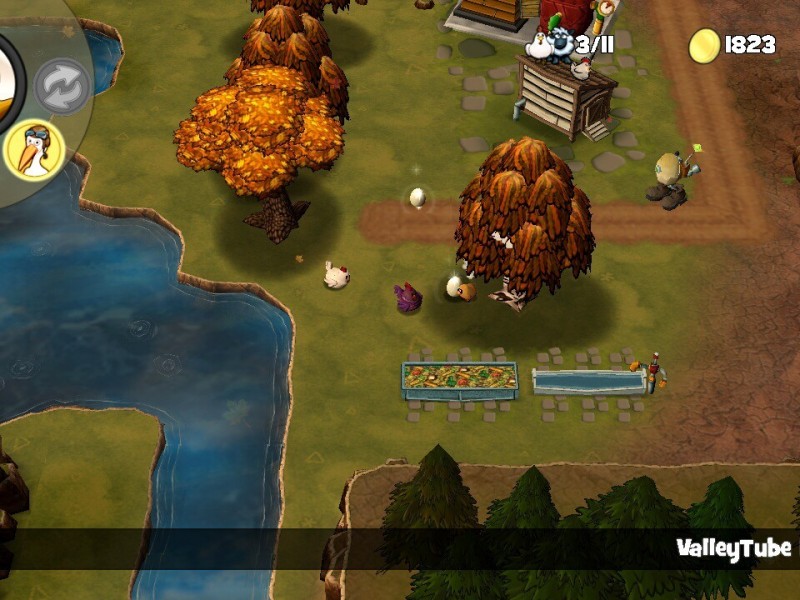The height and width of the screenshot is (600, 800).
Task: Click the grey circular-arrows swap button
Action: [62, 86]
